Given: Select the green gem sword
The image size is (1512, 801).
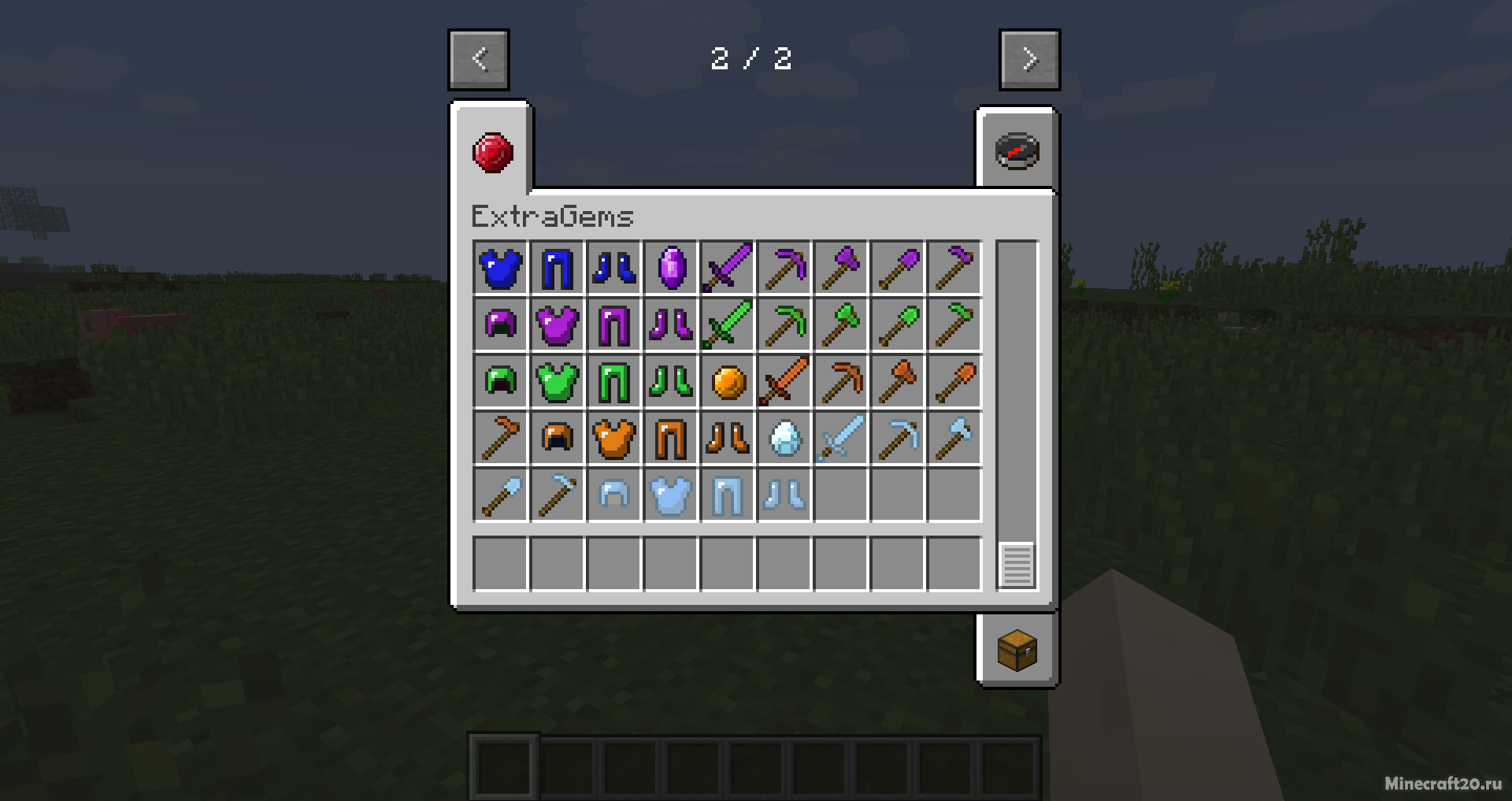Looking at the screenshot, I should pos(728,324).
